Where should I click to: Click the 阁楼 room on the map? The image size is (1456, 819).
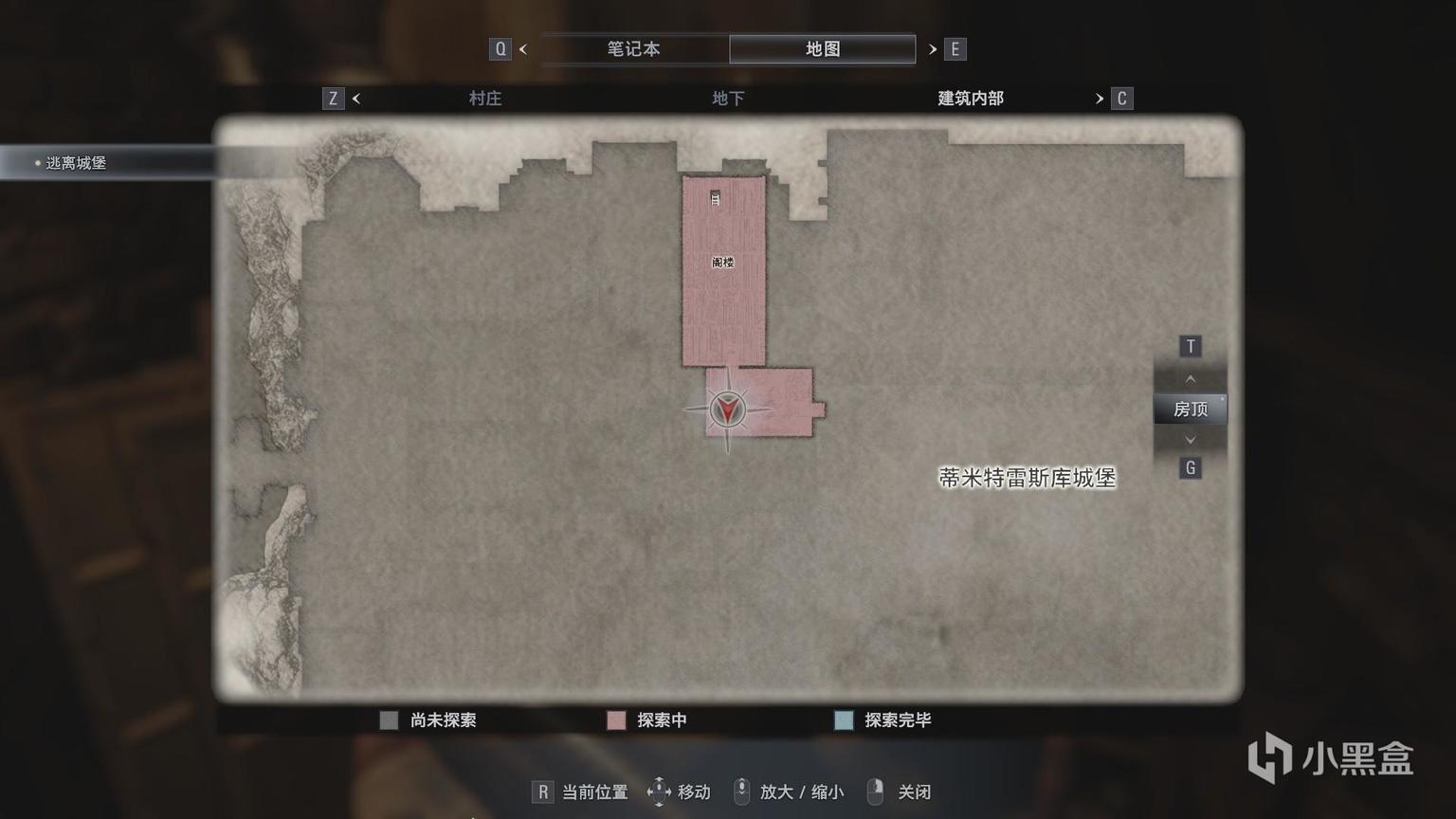click(x=723, y=263)
